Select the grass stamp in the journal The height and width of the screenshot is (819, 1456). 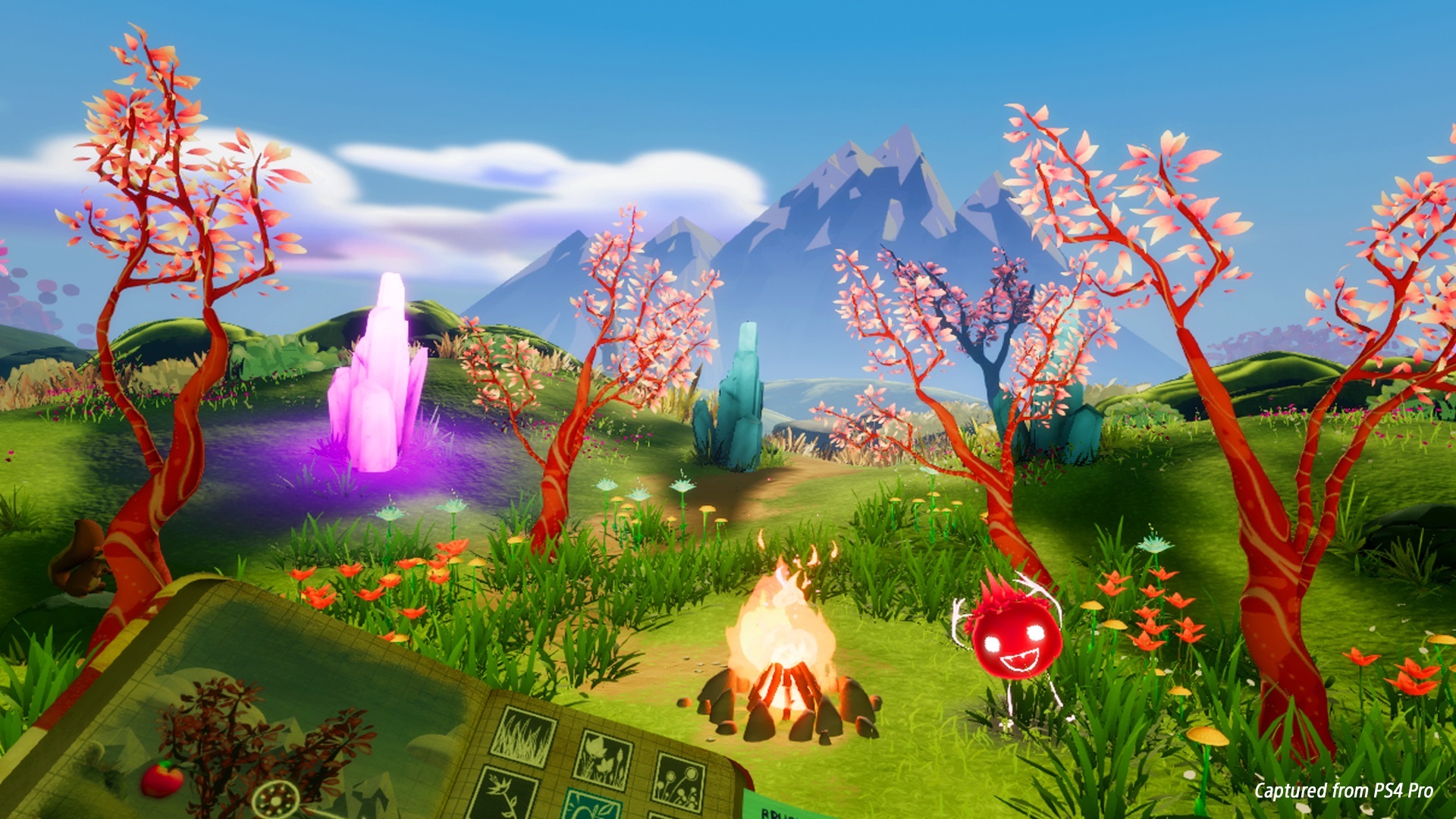(x=522, y=739)
